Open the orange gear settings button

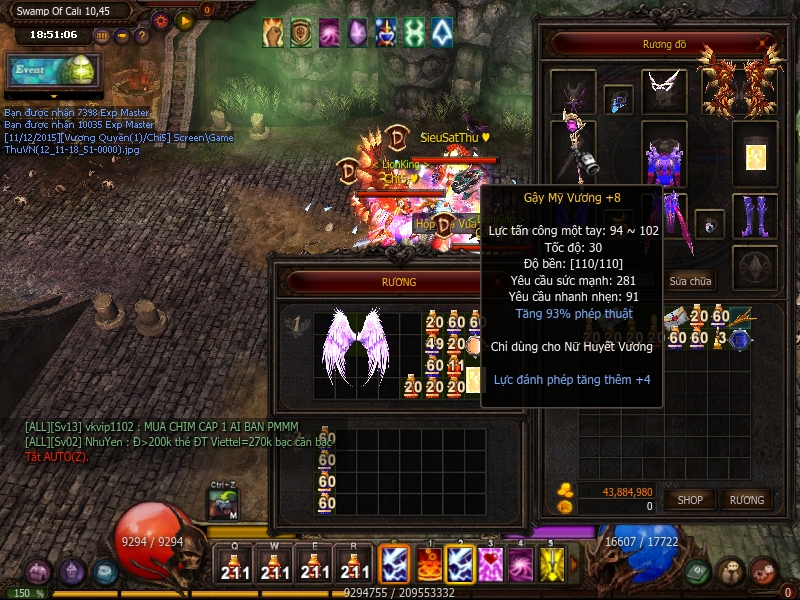[161, 20]
